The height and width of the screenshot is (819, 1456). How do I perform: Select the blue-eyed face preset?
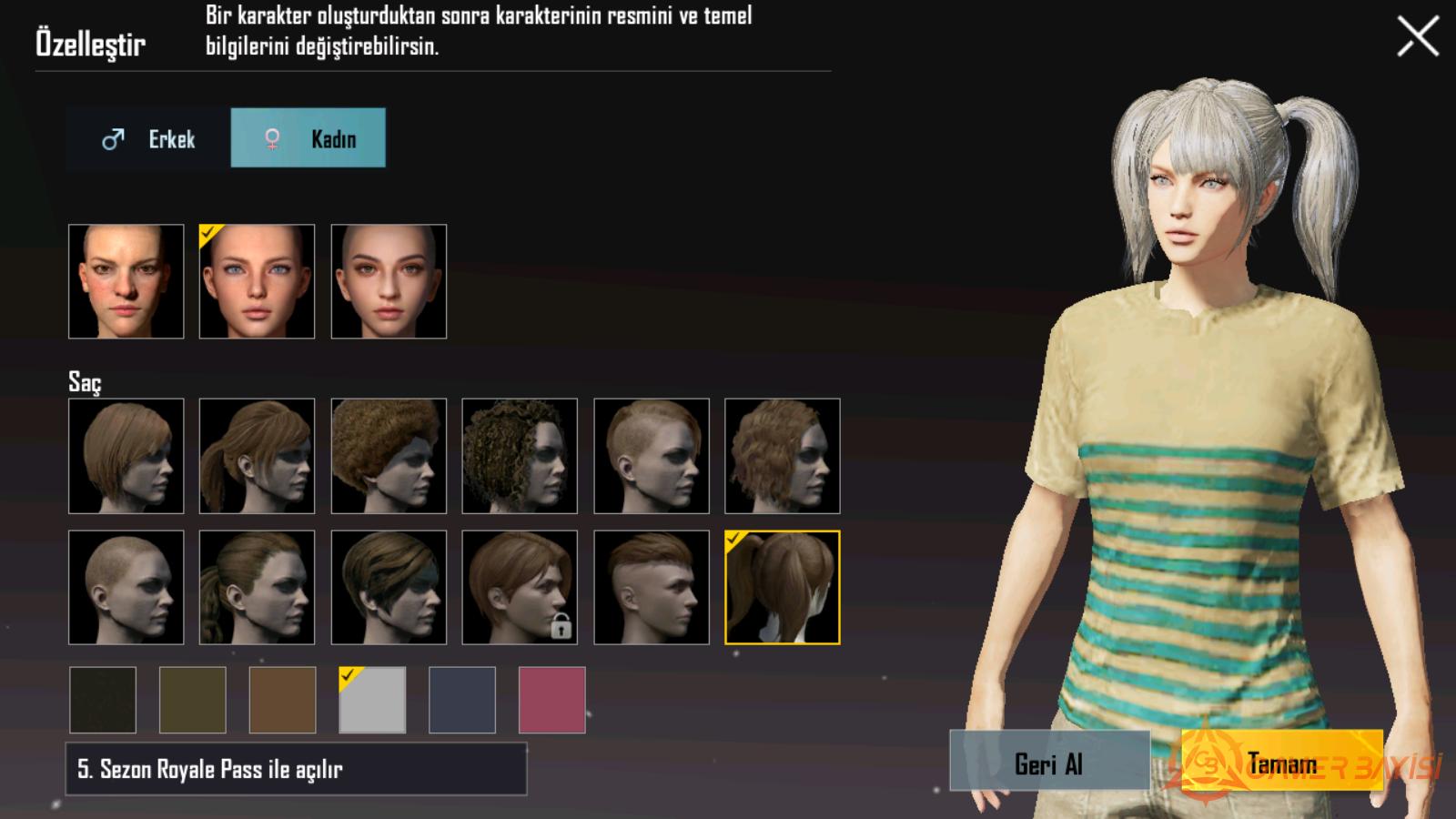(x=258, y=282)
